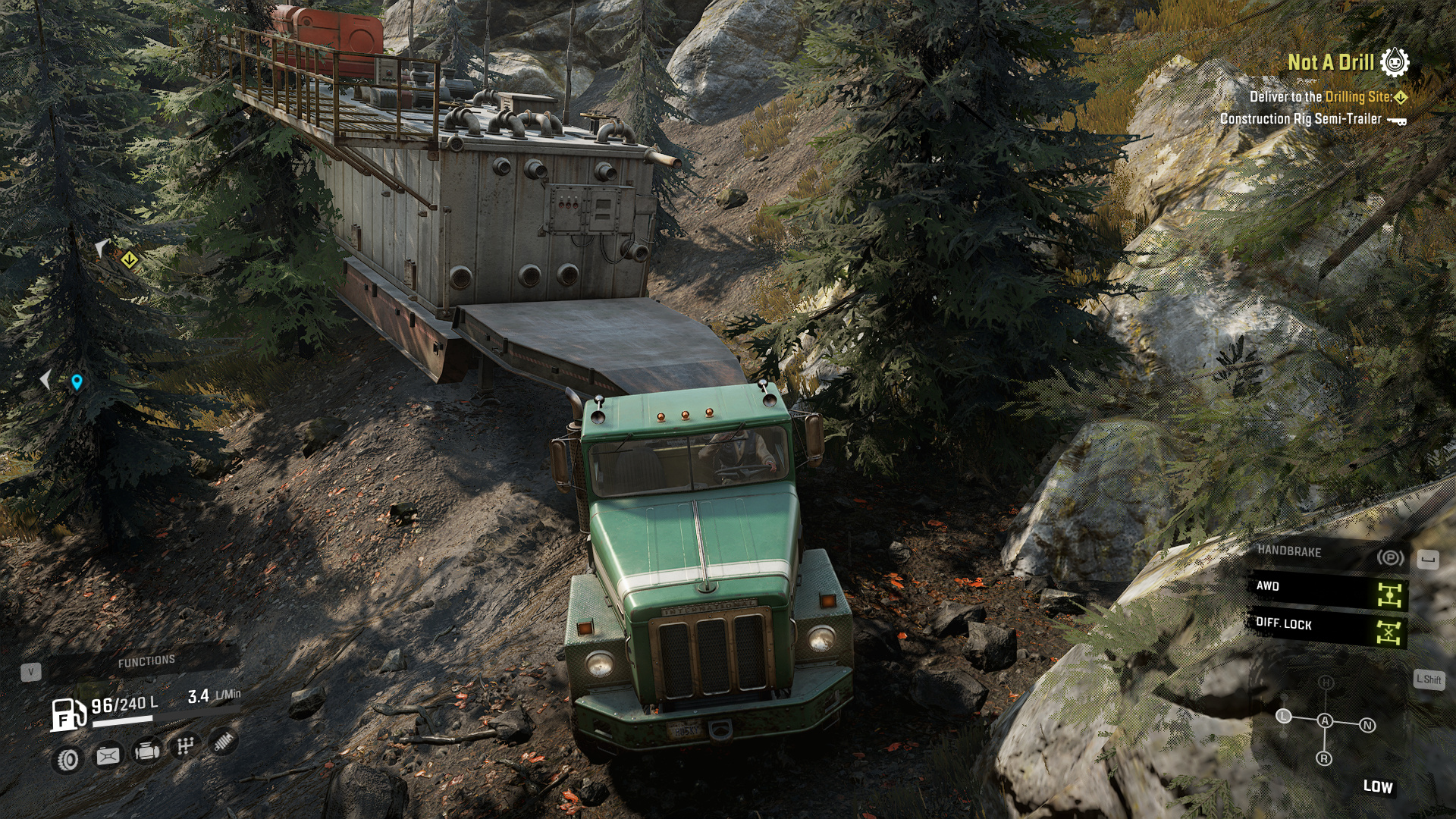Click the engine status icon
The image size is (1456, 819).
146,751
